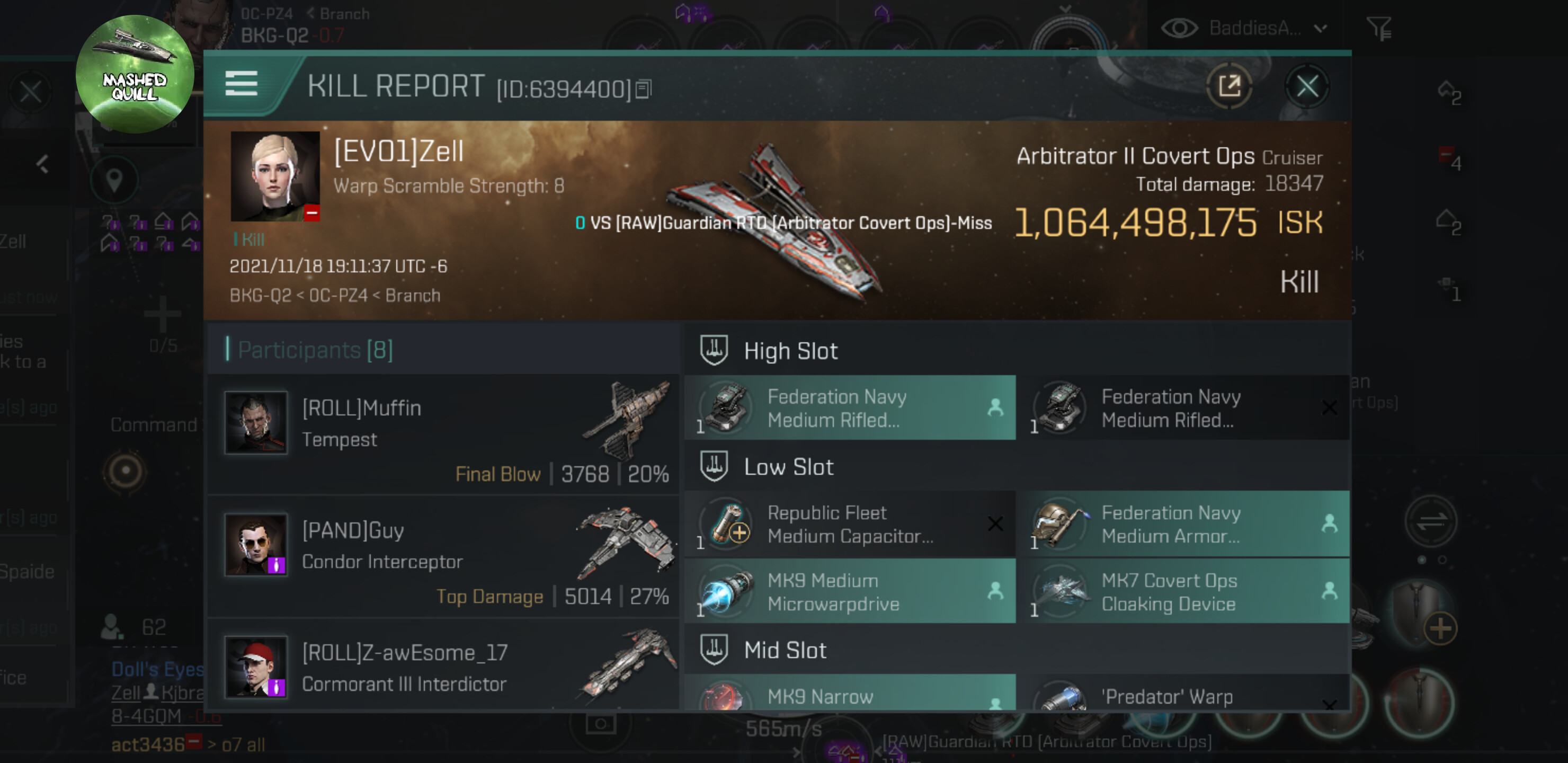
Task: Click the dropped Federation Navy Medium Rifled weapon
Action: [1184, 408]
